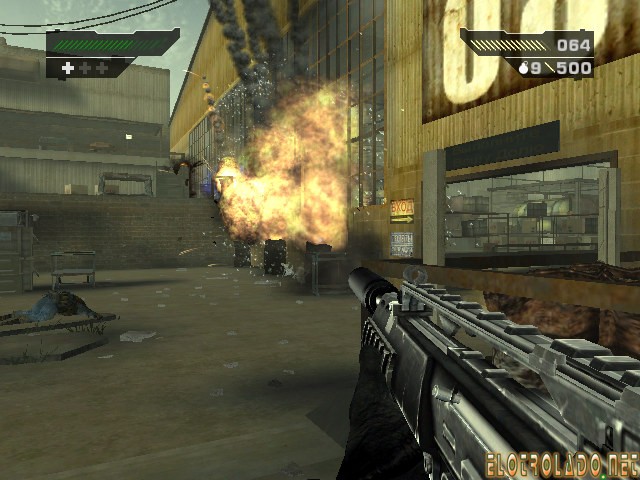Click the grenade icon in the ammo panel
The image size is (640, 480).
pyautogui.click(x=523, y=68)
